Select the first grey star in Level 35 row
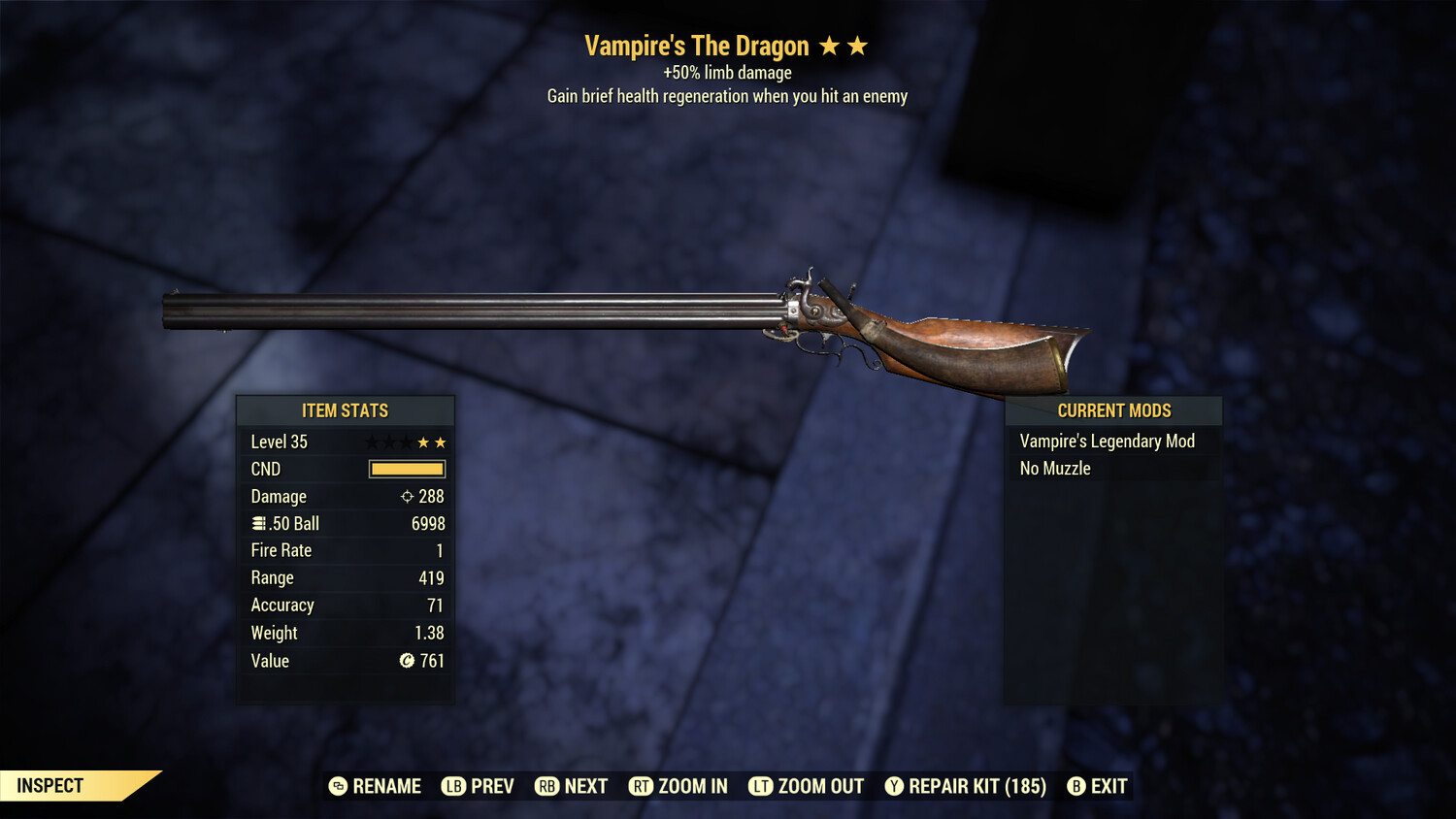 point(371,442)
